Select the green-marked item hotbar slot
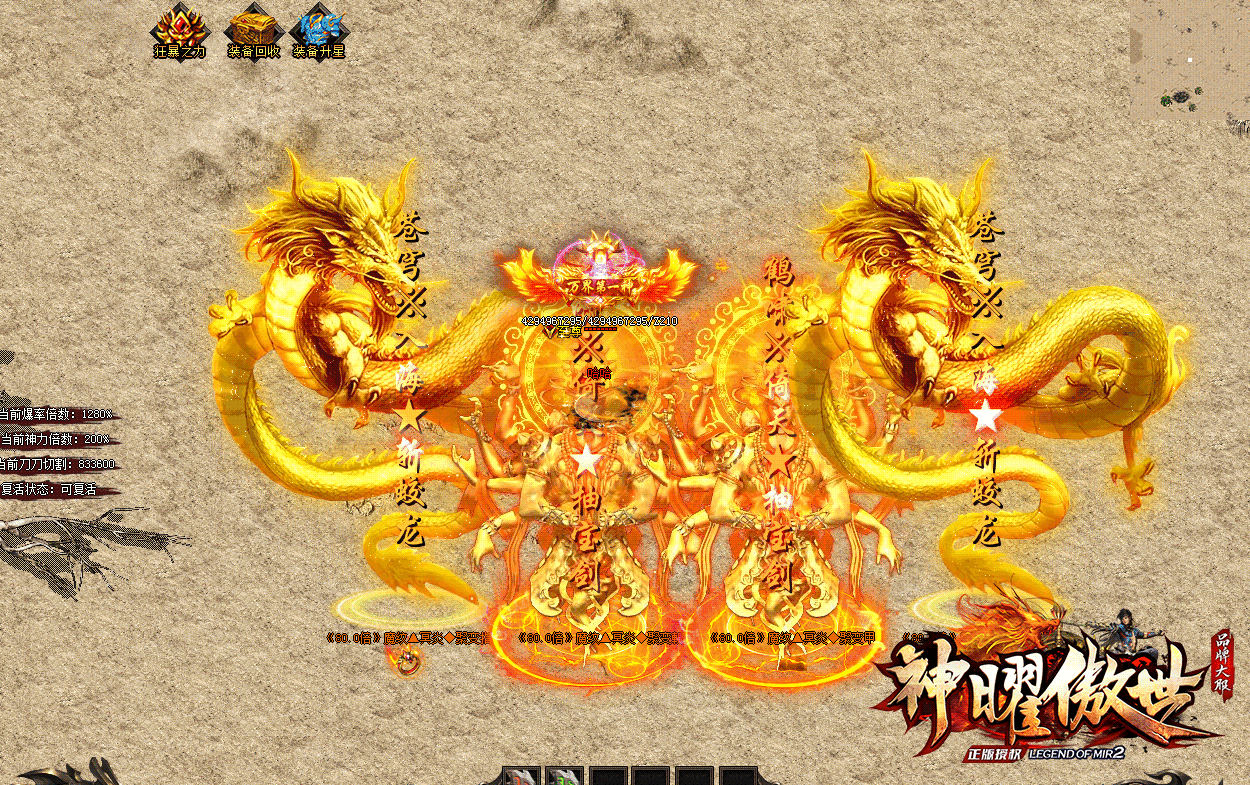Screen dimensions: 1250x785 [565, 777]
